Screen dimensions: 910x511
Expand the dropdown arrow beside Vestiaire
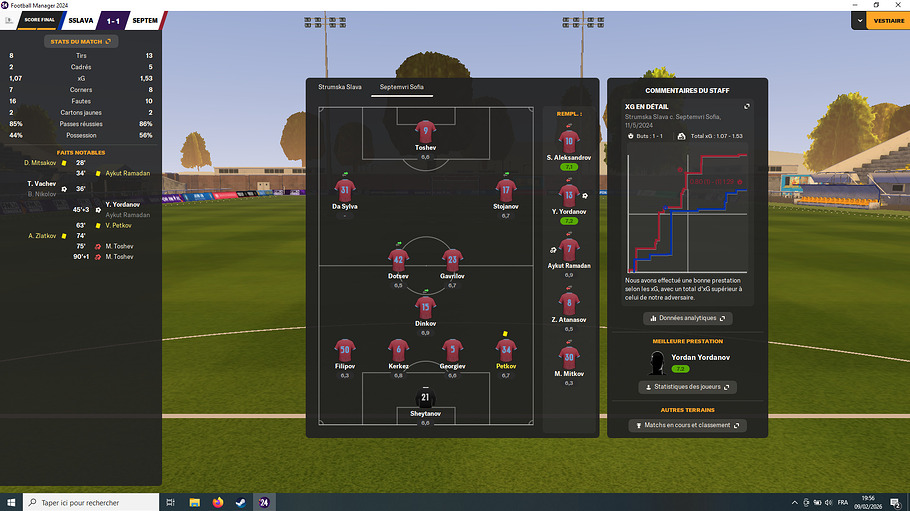(x=859, y=20)
